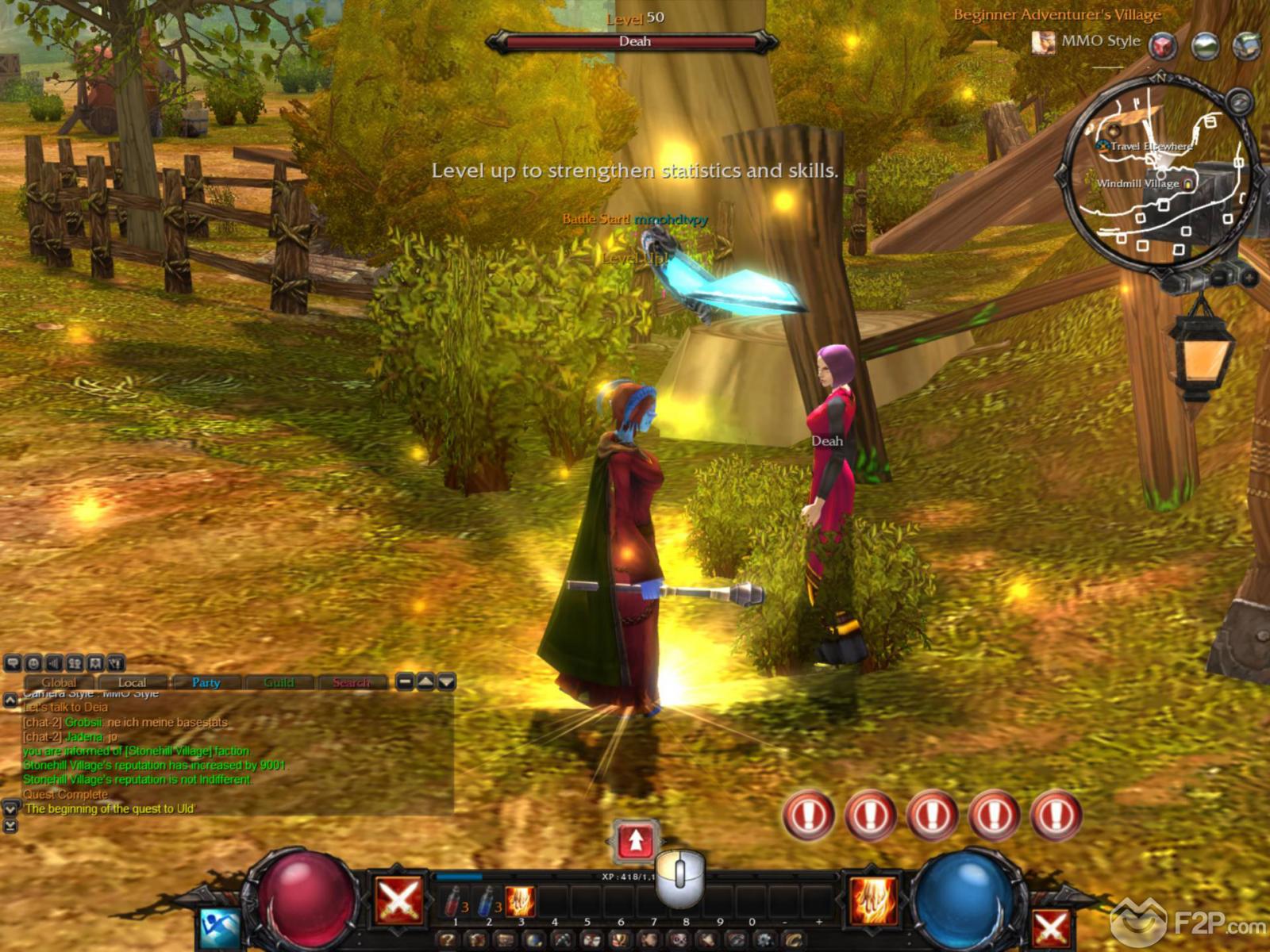Image resolution: width=1270 pixels, height=952 pixels.
Task: Click the red level-up arrow button
Action: 635,841
